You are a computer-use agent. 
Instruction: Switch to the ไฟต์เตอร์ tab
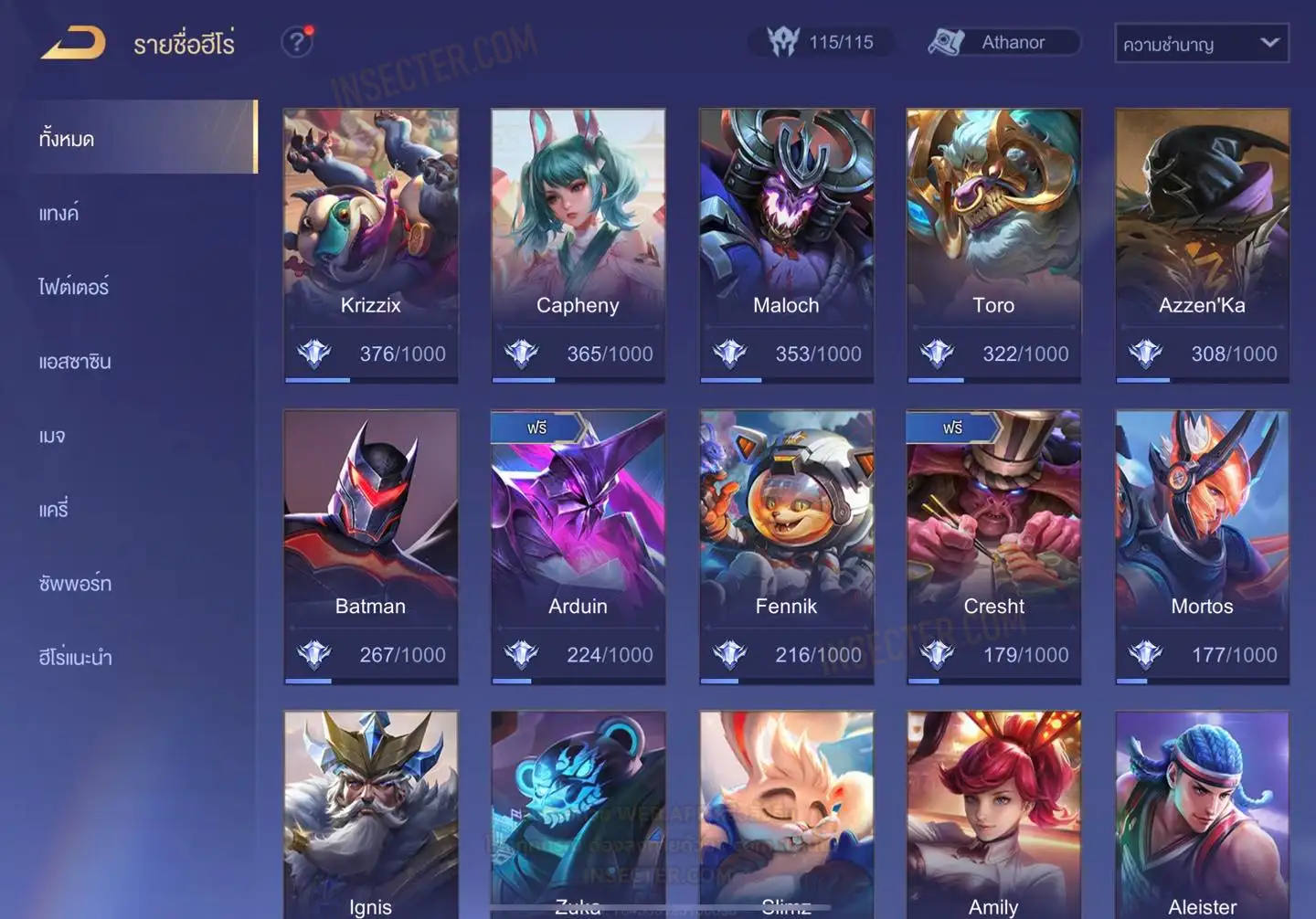[x=74, y=288]
